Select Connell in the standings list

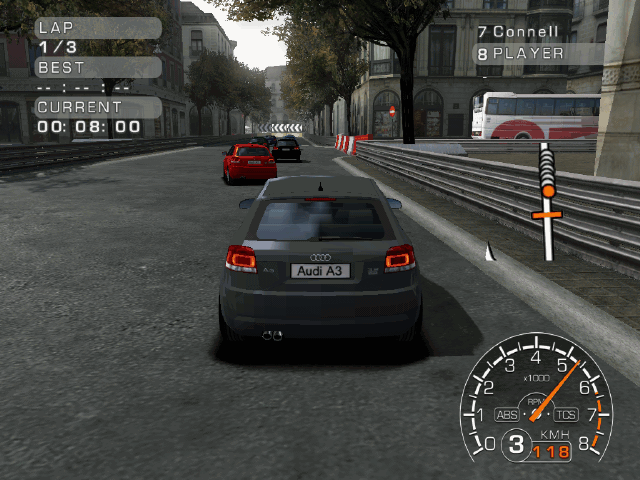tap(525, 32)
